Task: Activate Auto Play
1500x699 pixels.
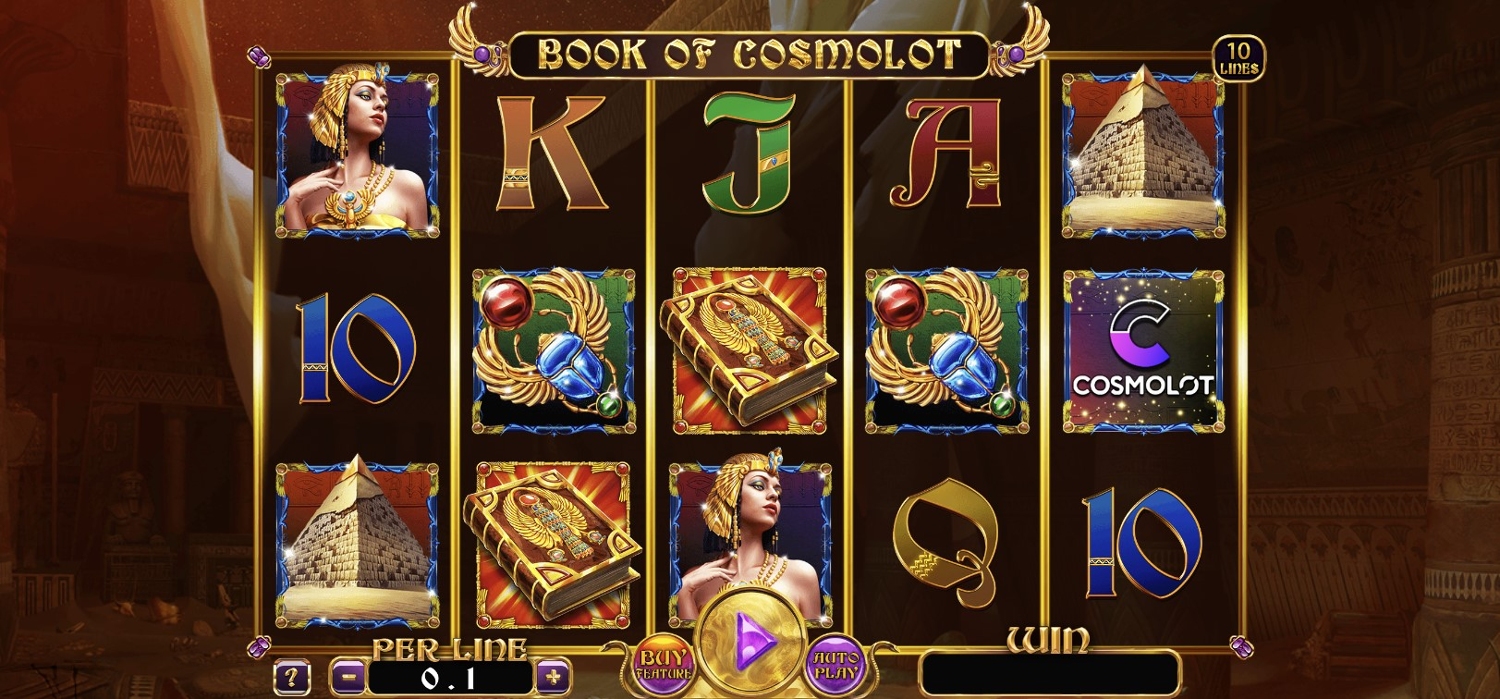Action: (x=835, y=663)
